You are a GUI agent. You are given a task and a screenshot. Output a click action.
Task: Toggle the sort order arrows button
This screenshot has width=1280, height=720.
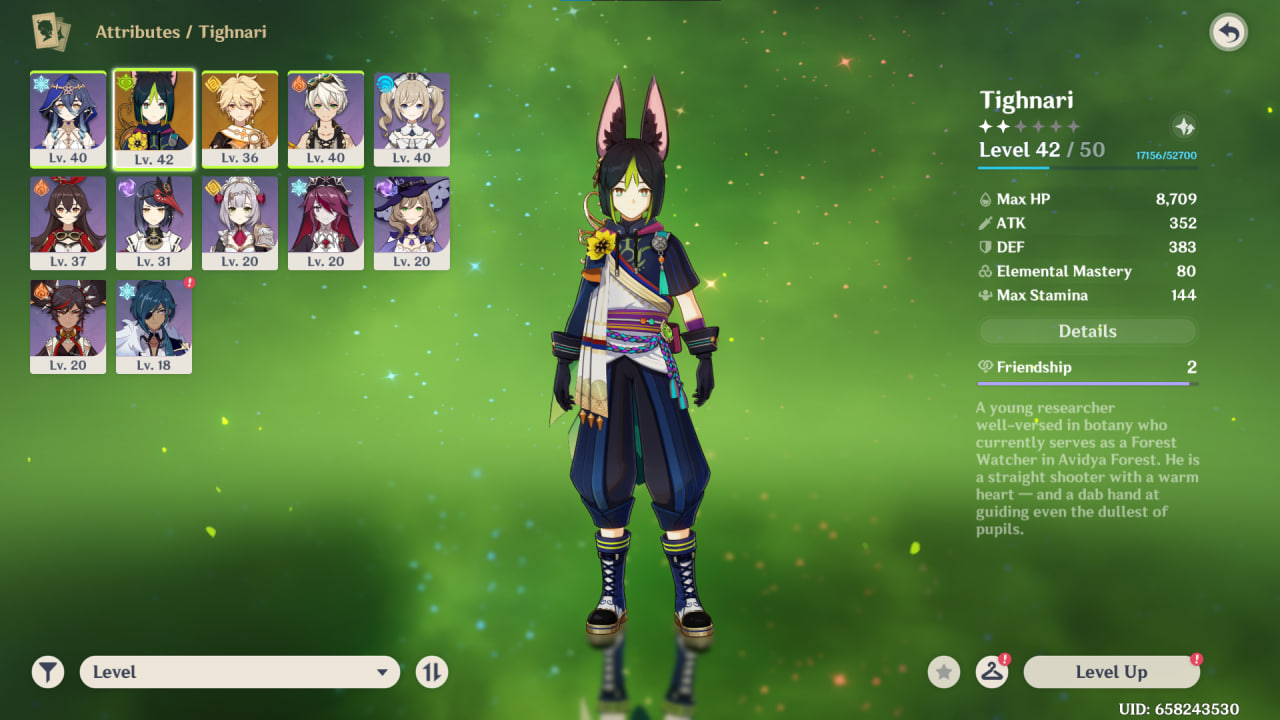click(431, 672)
